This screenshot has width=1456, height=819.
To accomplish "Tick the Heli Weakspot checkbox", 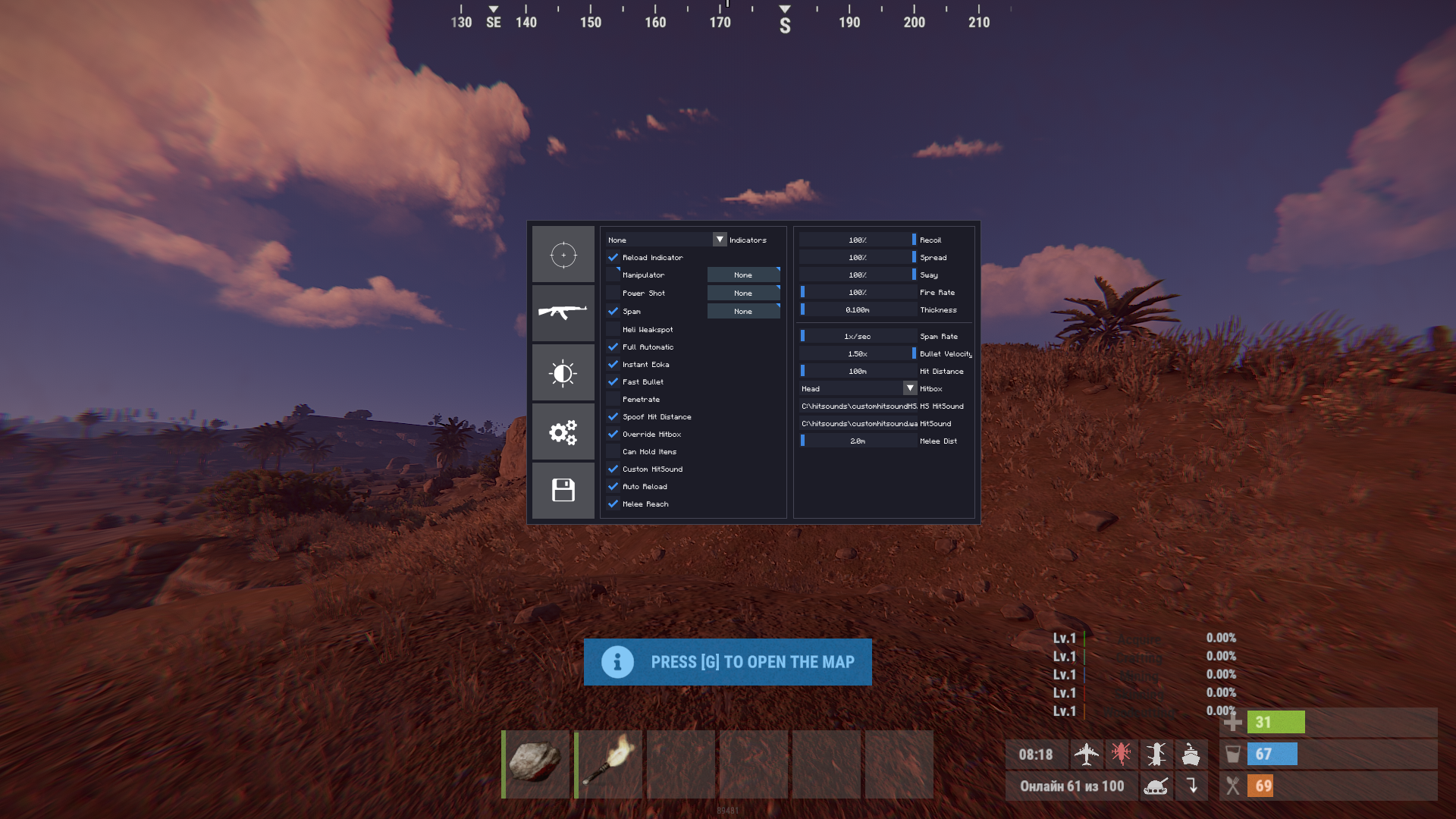I will 613,330.
